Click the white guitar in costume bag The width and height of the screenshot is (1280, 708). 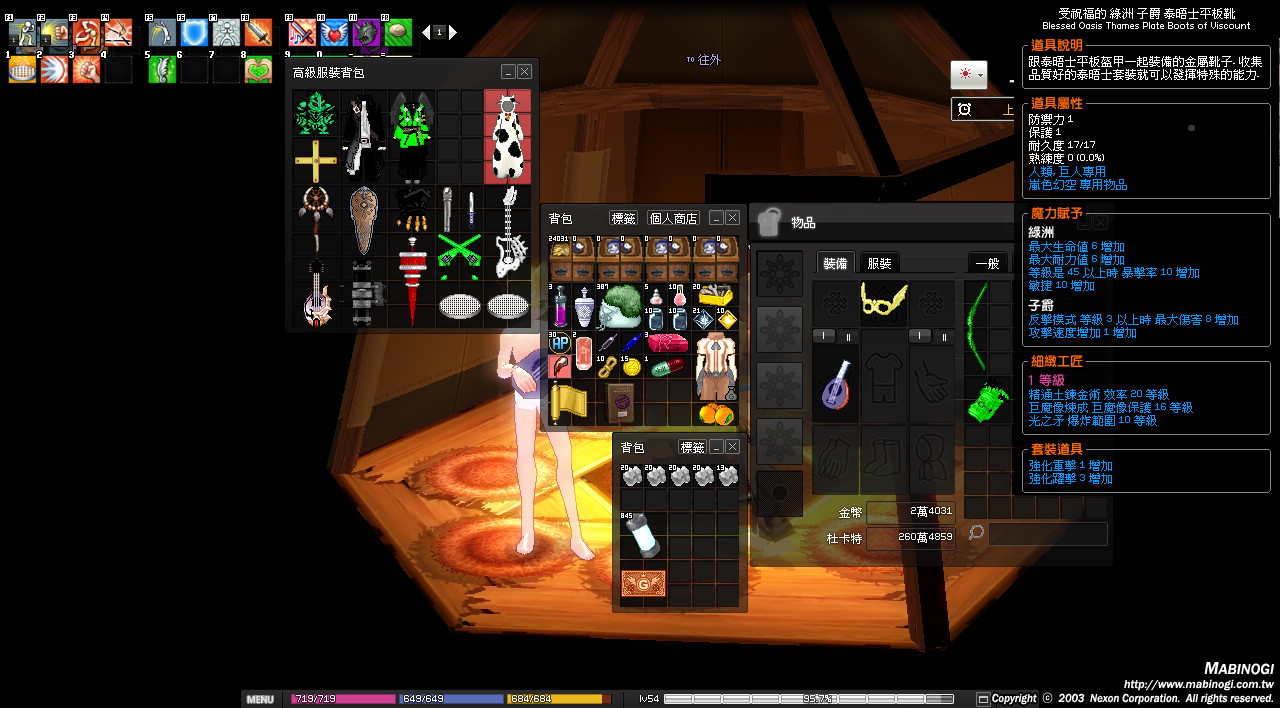pos(507,232)
